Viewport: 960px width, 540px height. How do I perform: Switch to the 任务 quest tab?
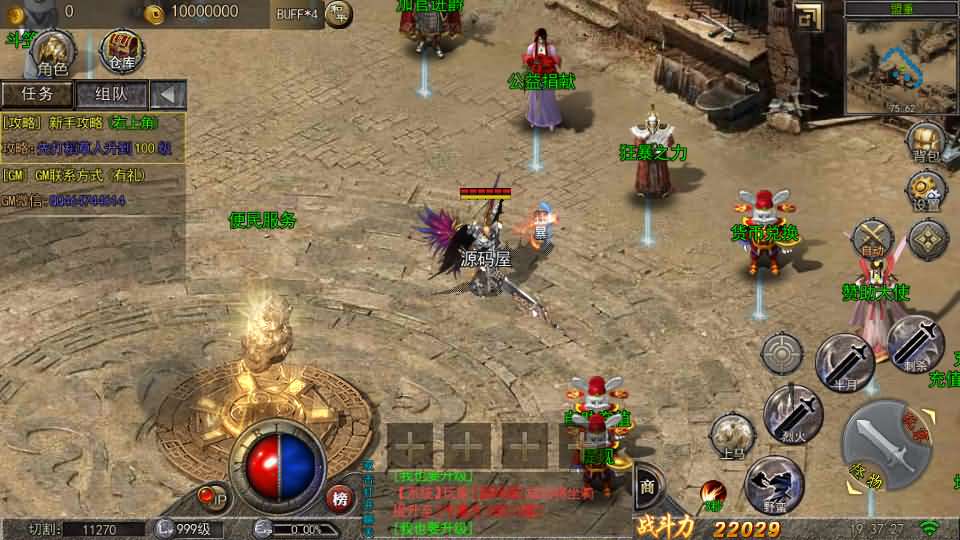point(37,94)
